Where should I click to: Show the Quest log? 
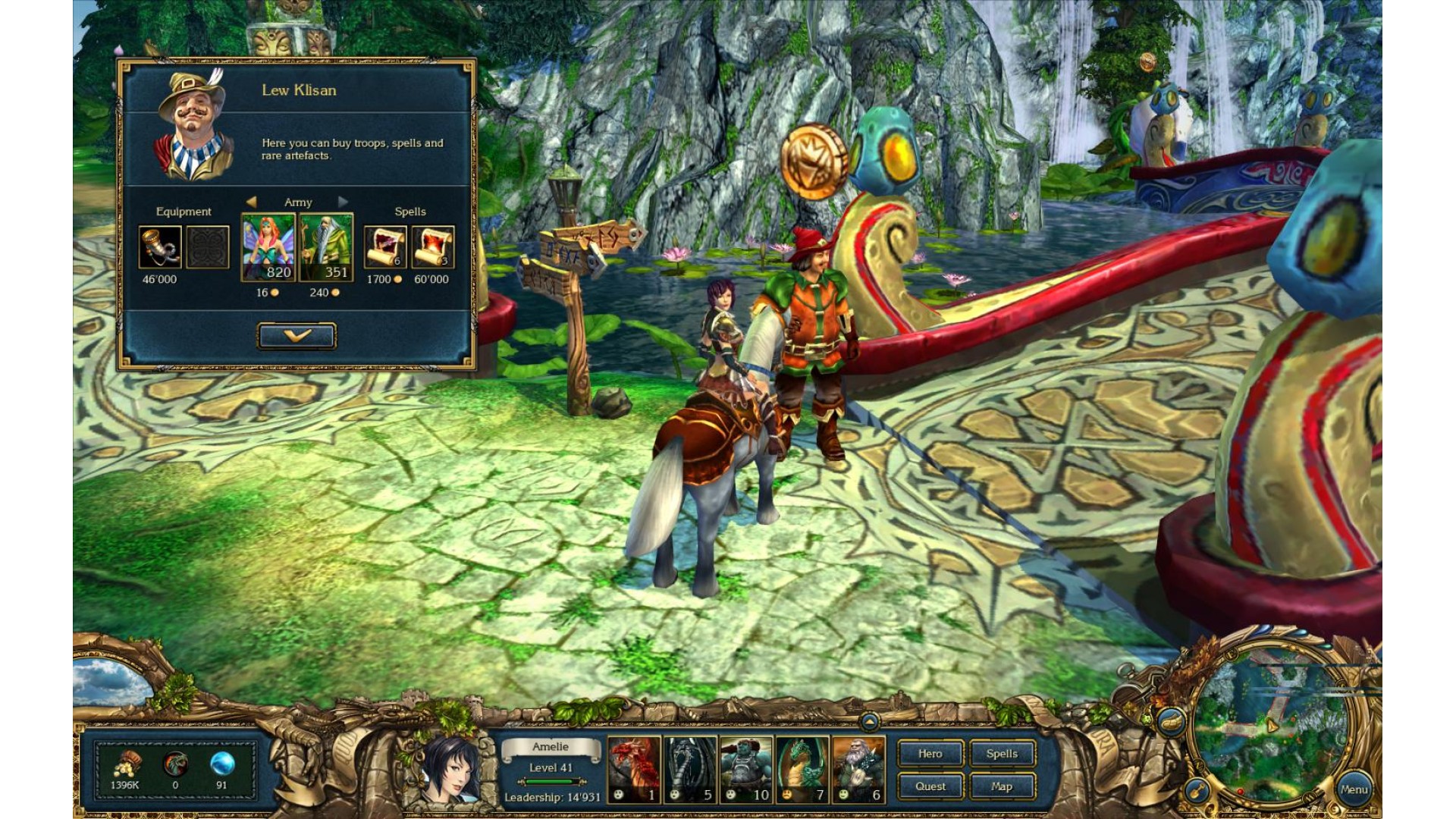(930, 786)
